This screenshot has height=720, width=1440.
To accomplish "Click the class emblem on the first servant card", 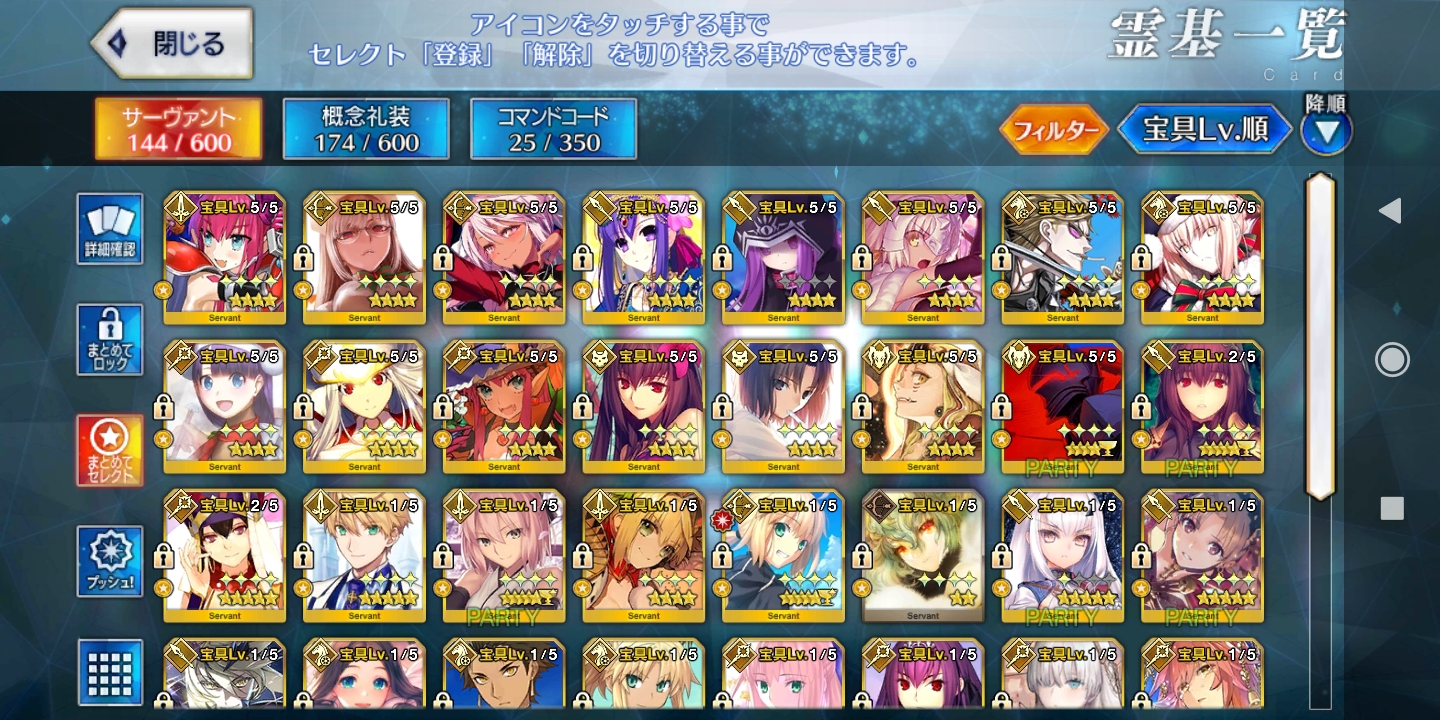I will [x=183, y=206].
